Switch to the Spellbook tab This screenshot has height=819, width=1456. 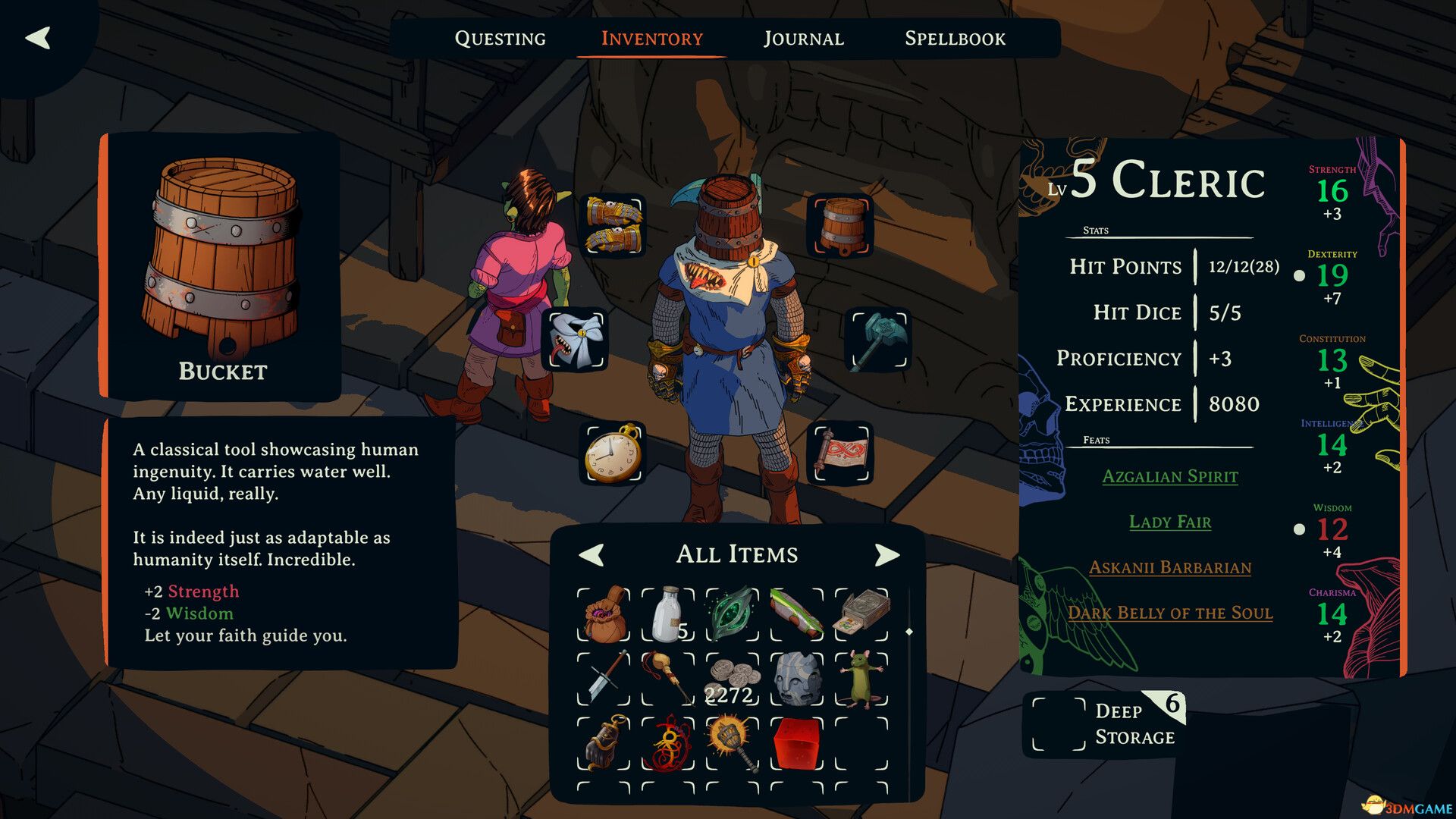pos(955,38)
